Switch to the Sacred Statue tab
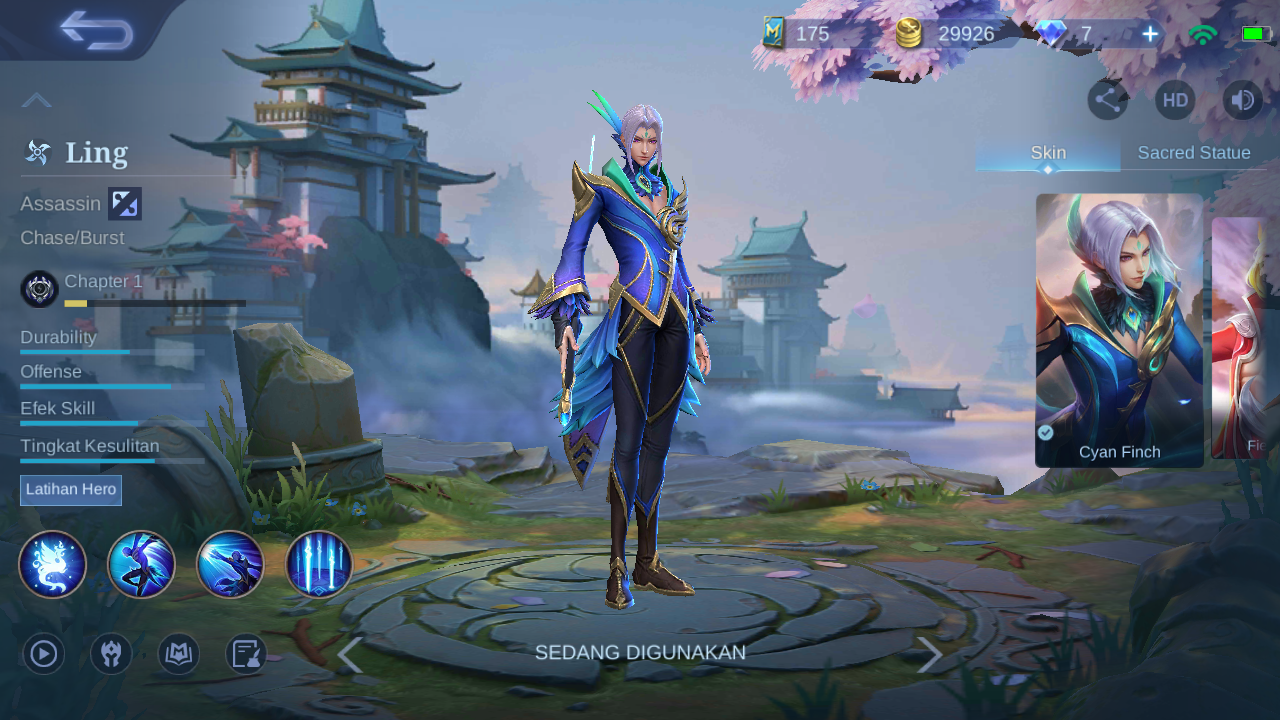Image resolution: width=1280 pixels, height=720 pixels. (1194, 153)
